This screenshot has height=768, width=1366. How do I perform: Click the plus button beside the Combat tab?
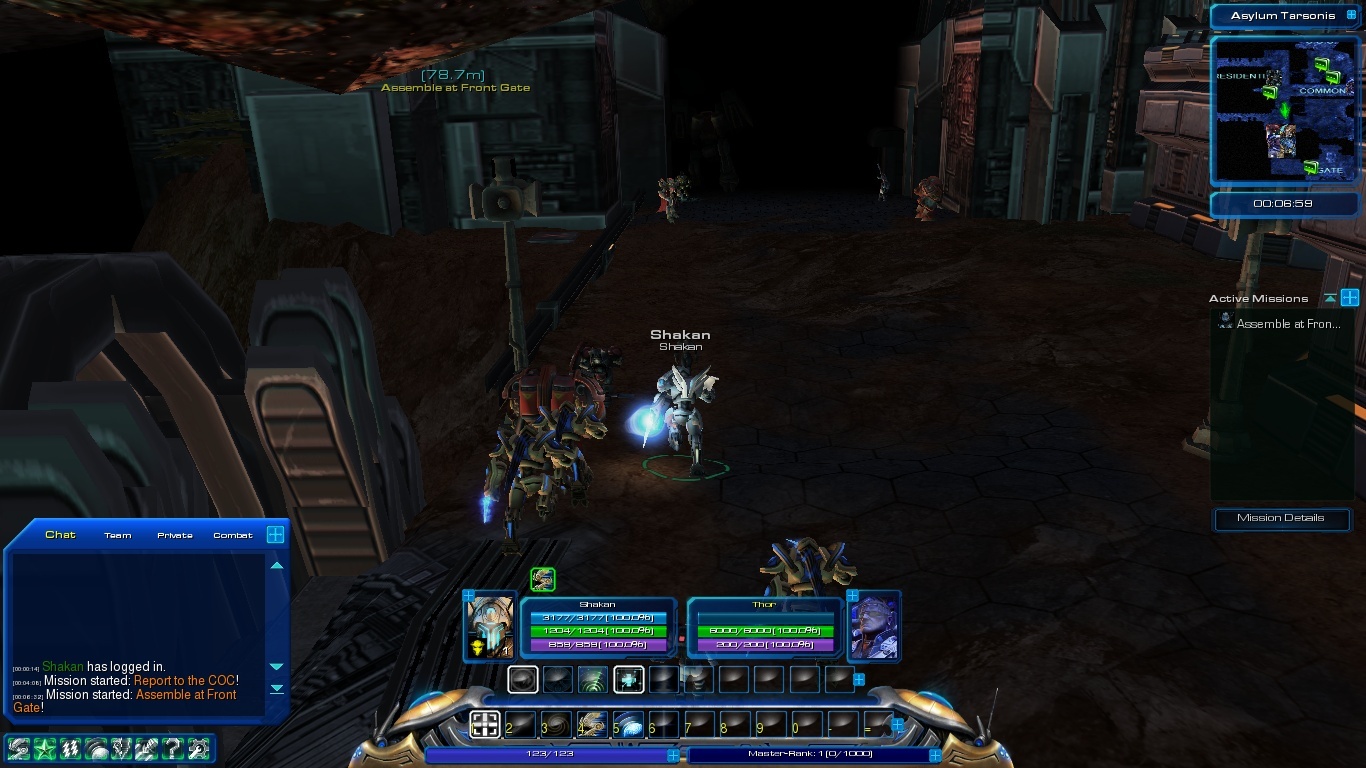coord(275,535)
